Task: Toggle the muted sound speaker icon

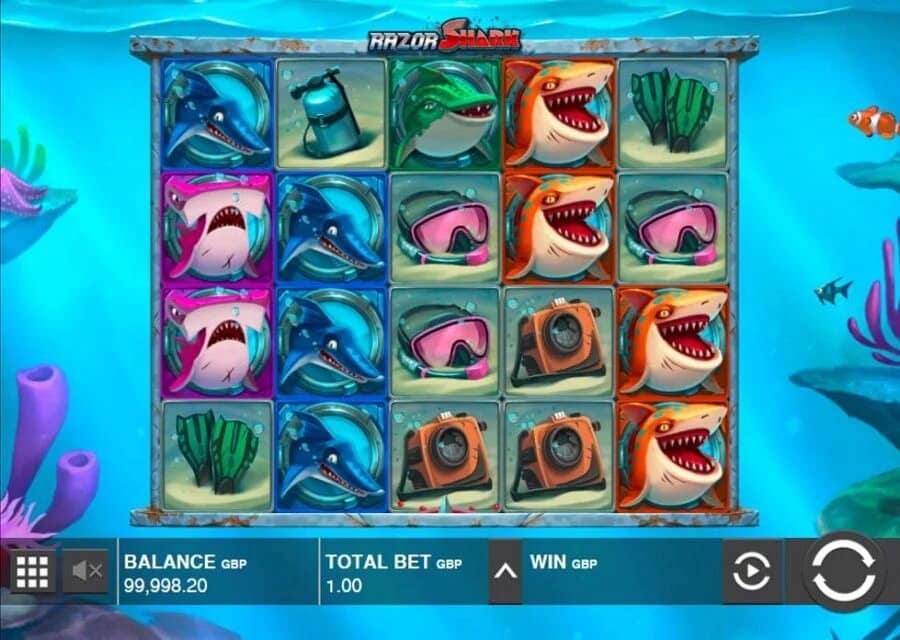Action: tap(86, 571)
